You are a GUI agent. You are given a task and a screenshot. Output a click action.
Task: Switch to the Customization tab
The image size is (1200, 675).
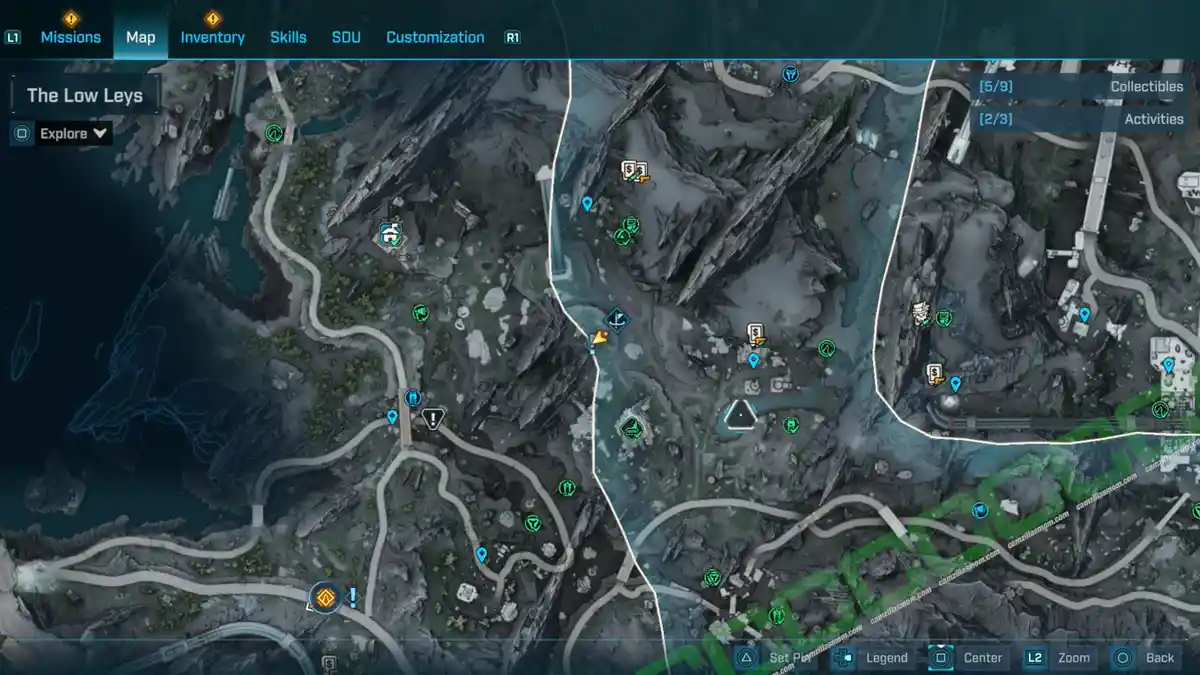[x=435, y=37]
